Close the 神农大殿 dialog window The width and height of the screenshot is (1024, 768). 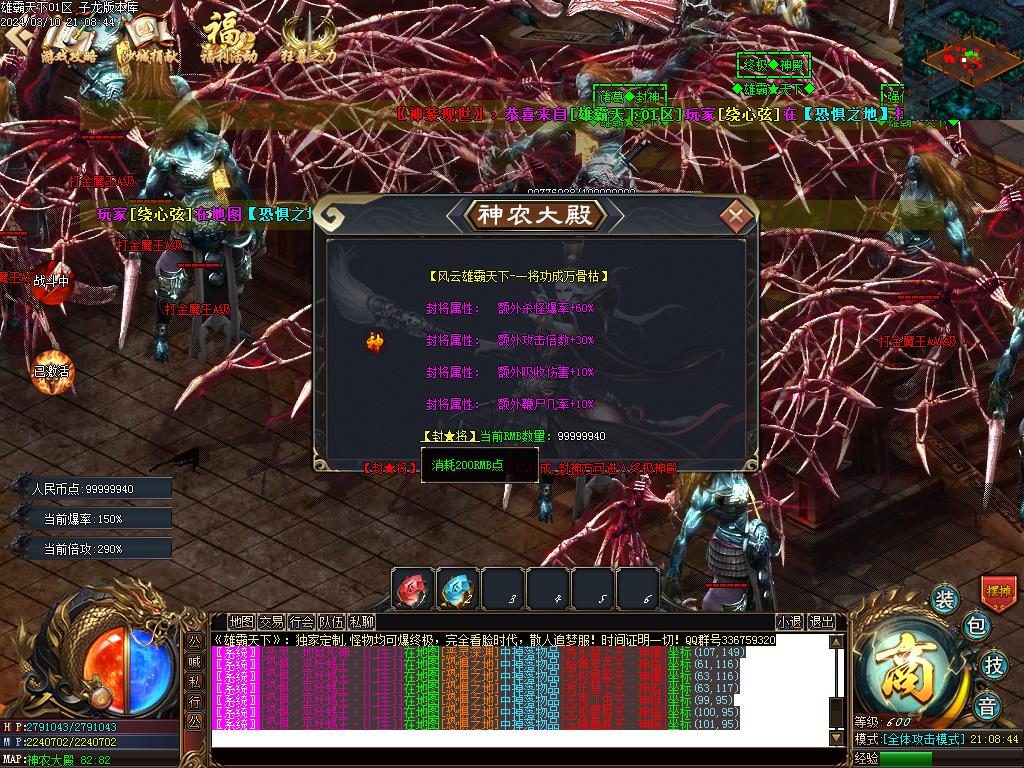(x=737, y=215)
